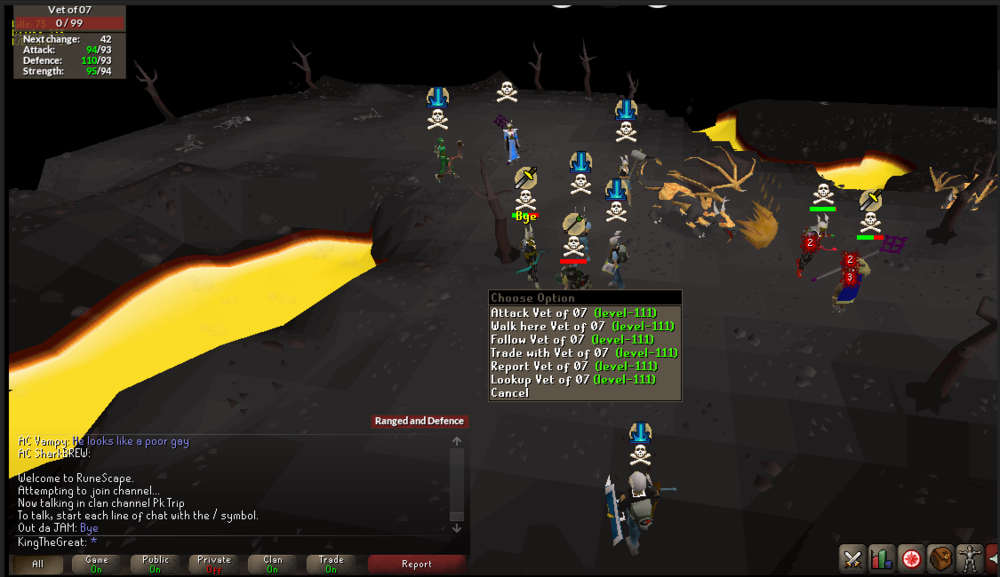Open the crossed swords combat tab
The width and height of the screenshot is (1000, 577).
(x=852, y=558)
